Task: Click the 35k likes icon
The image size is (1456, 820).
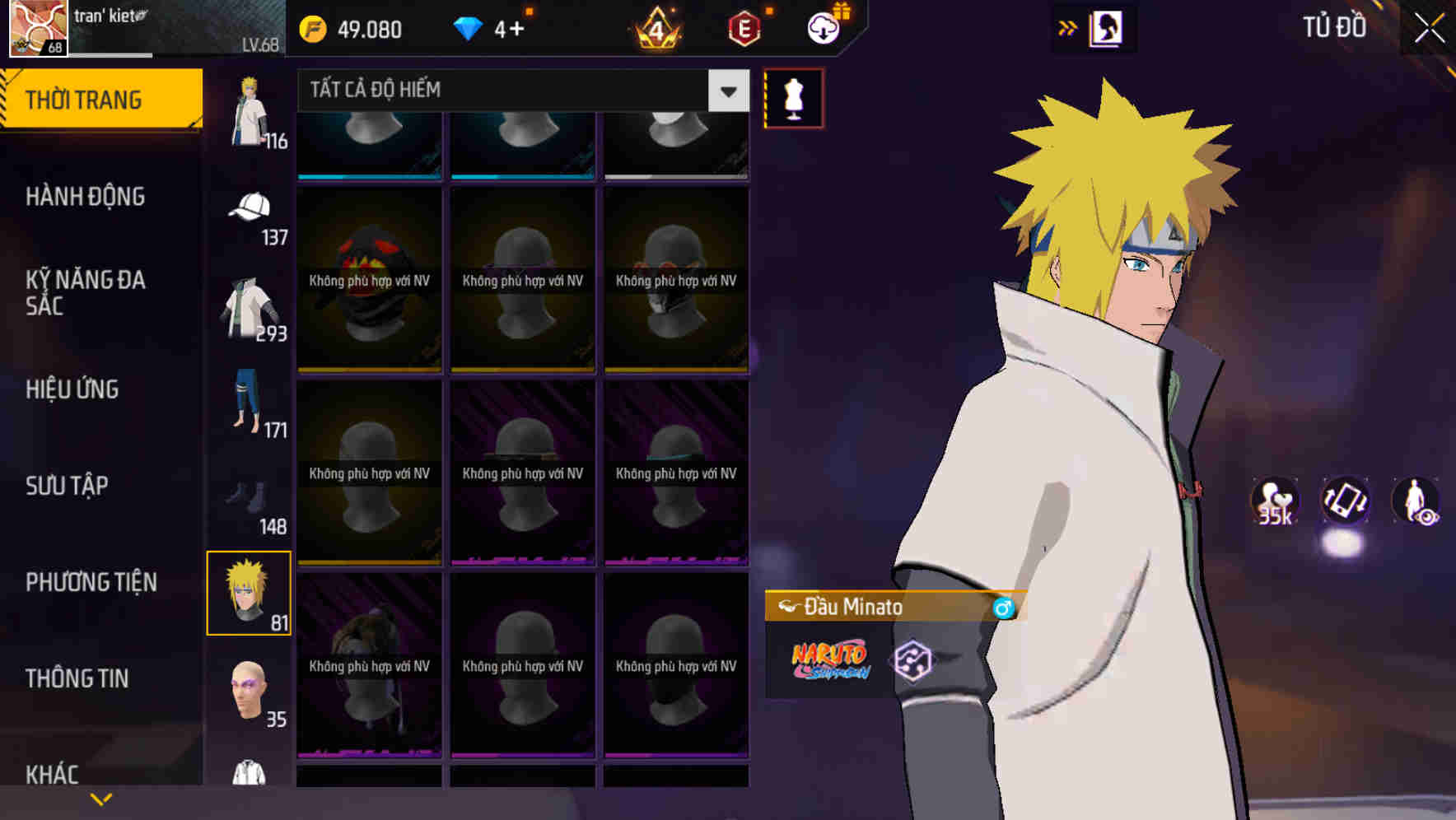Action: pos(1273,502)
